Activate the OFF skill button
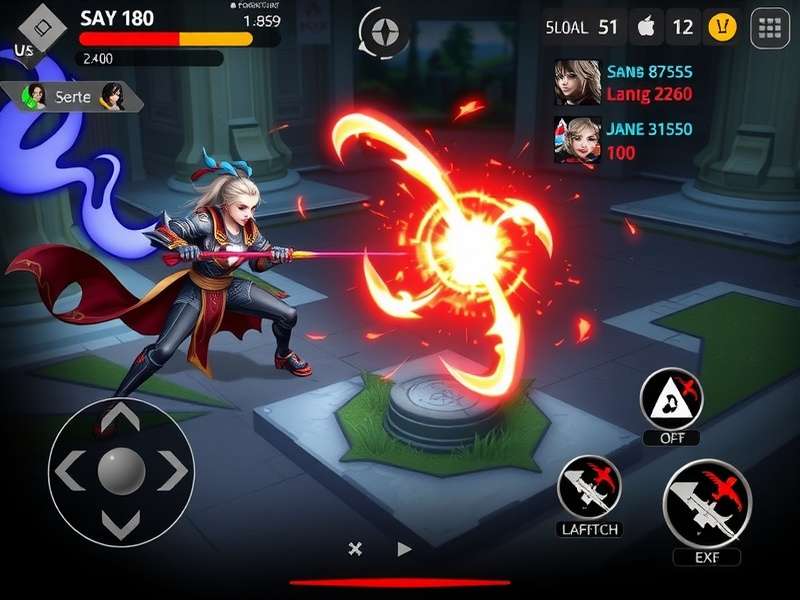 (671, 400)
